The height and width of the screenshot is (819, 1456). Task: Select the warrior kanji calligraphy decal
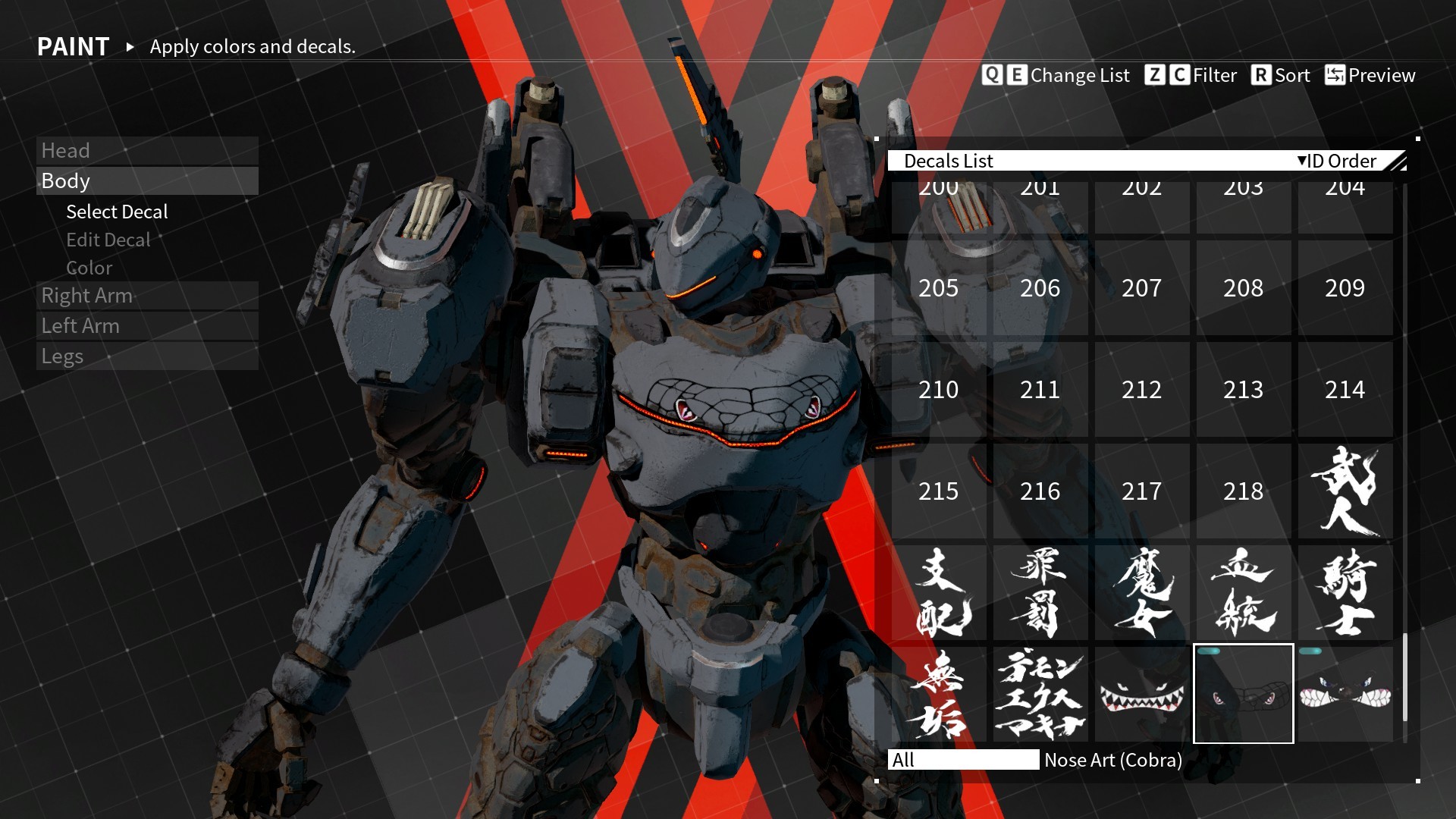[1345, 491]
